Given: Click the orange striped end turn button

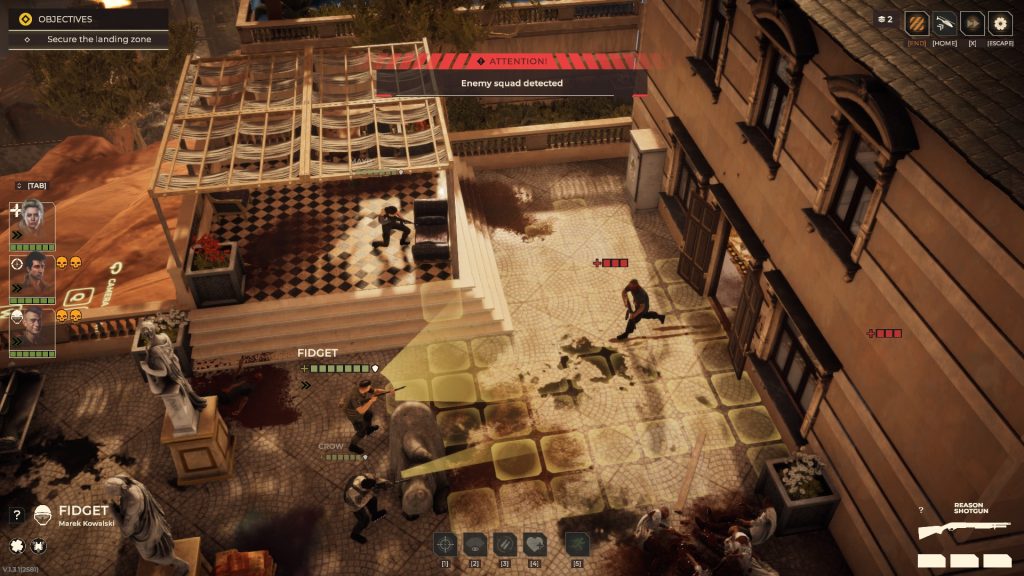Looking at the screenshot, I should [x=916, y=24].
